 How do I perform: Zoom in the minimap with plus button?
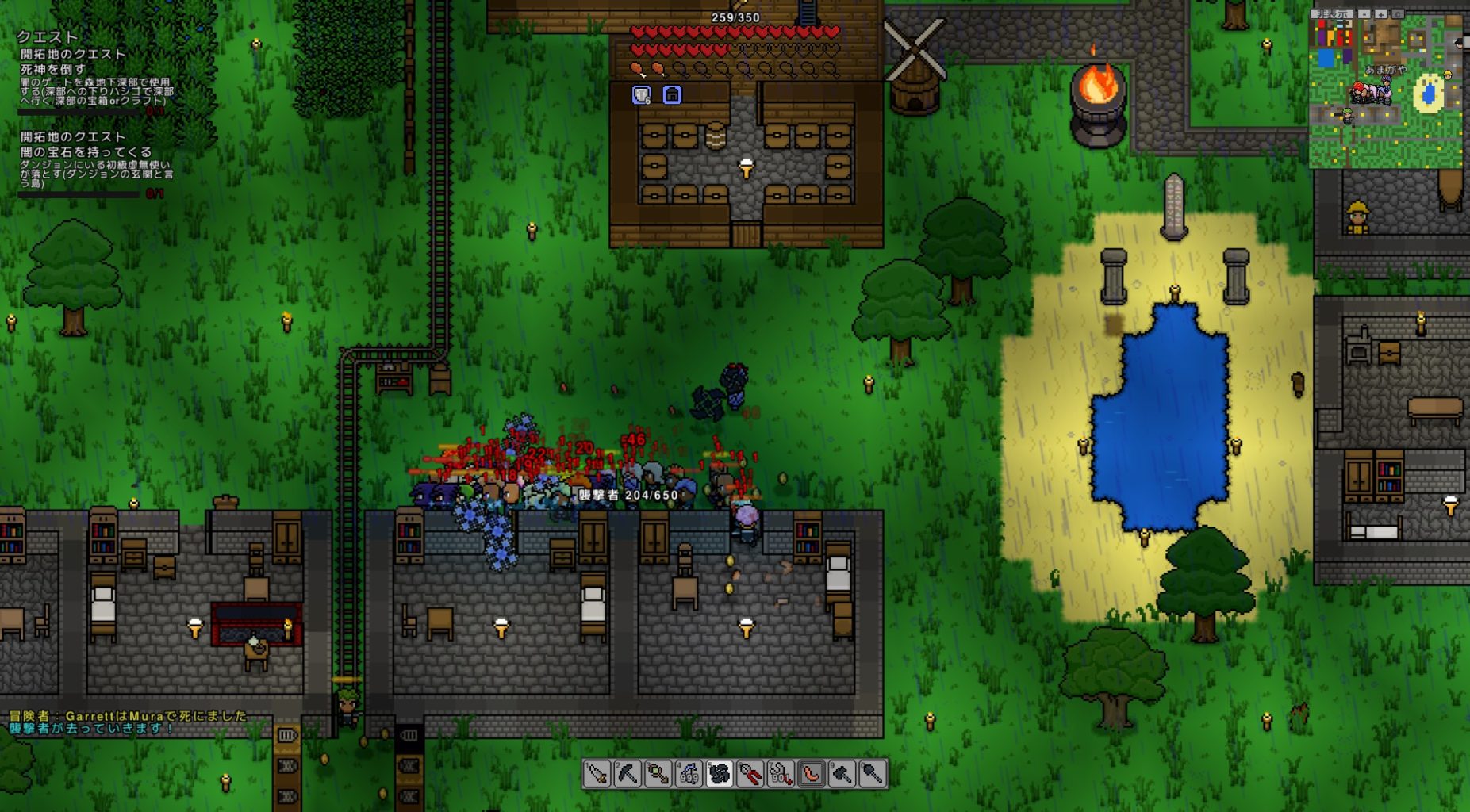[x=1381, y=13]
